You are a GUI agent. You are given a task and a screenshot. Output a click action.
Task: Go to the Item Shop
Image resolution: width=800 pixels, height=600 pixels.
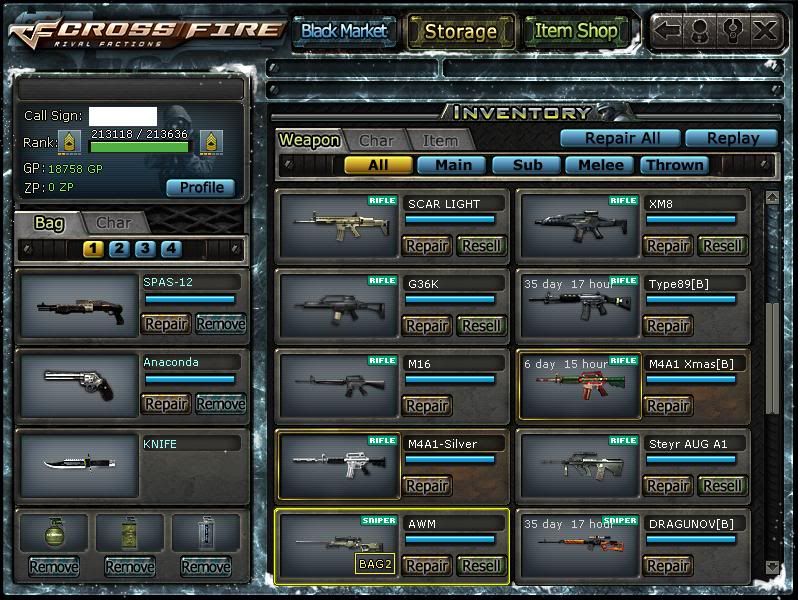point(576,31)
